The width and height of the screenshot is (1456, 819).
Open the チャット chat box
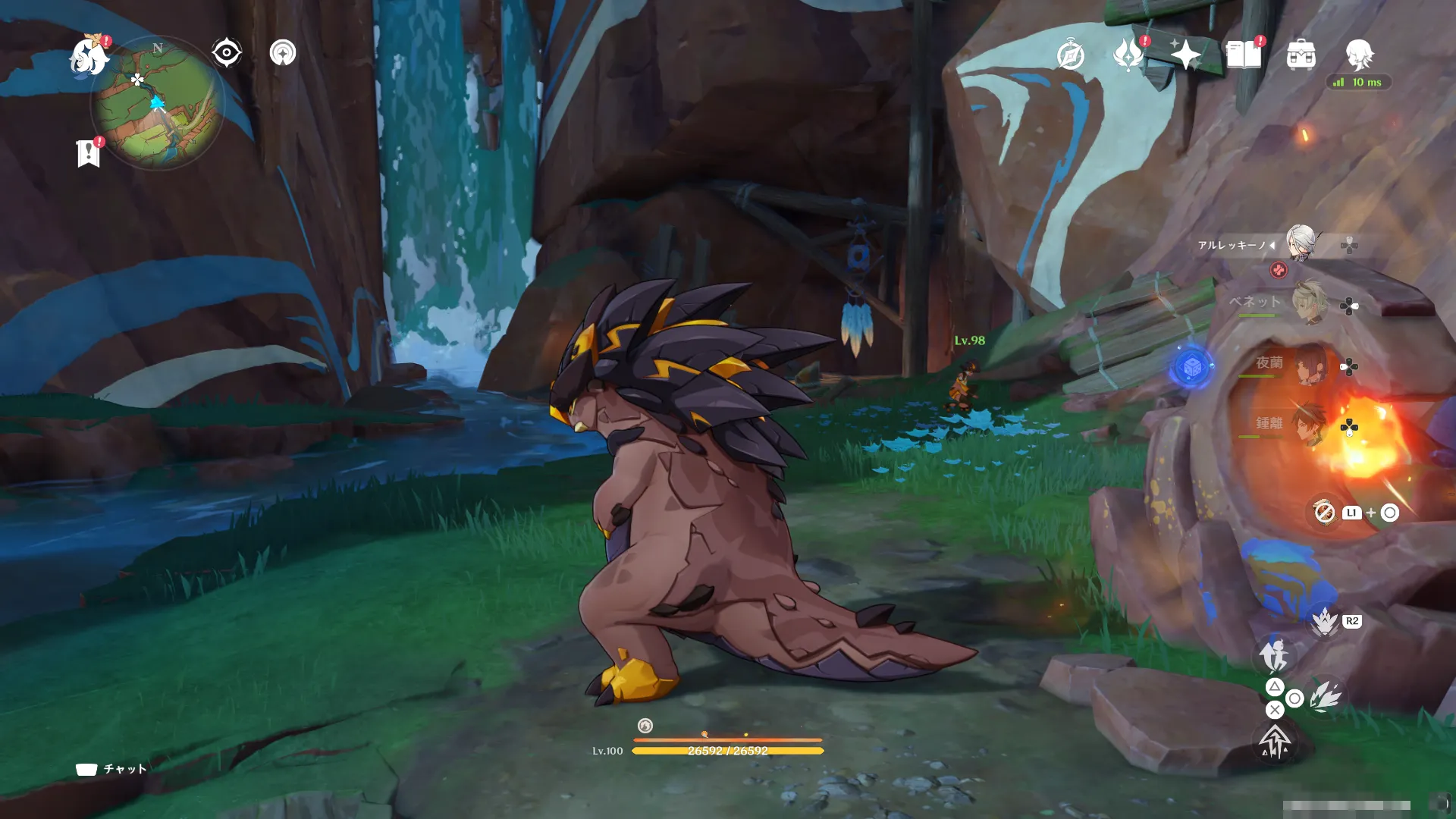point(111,769)
